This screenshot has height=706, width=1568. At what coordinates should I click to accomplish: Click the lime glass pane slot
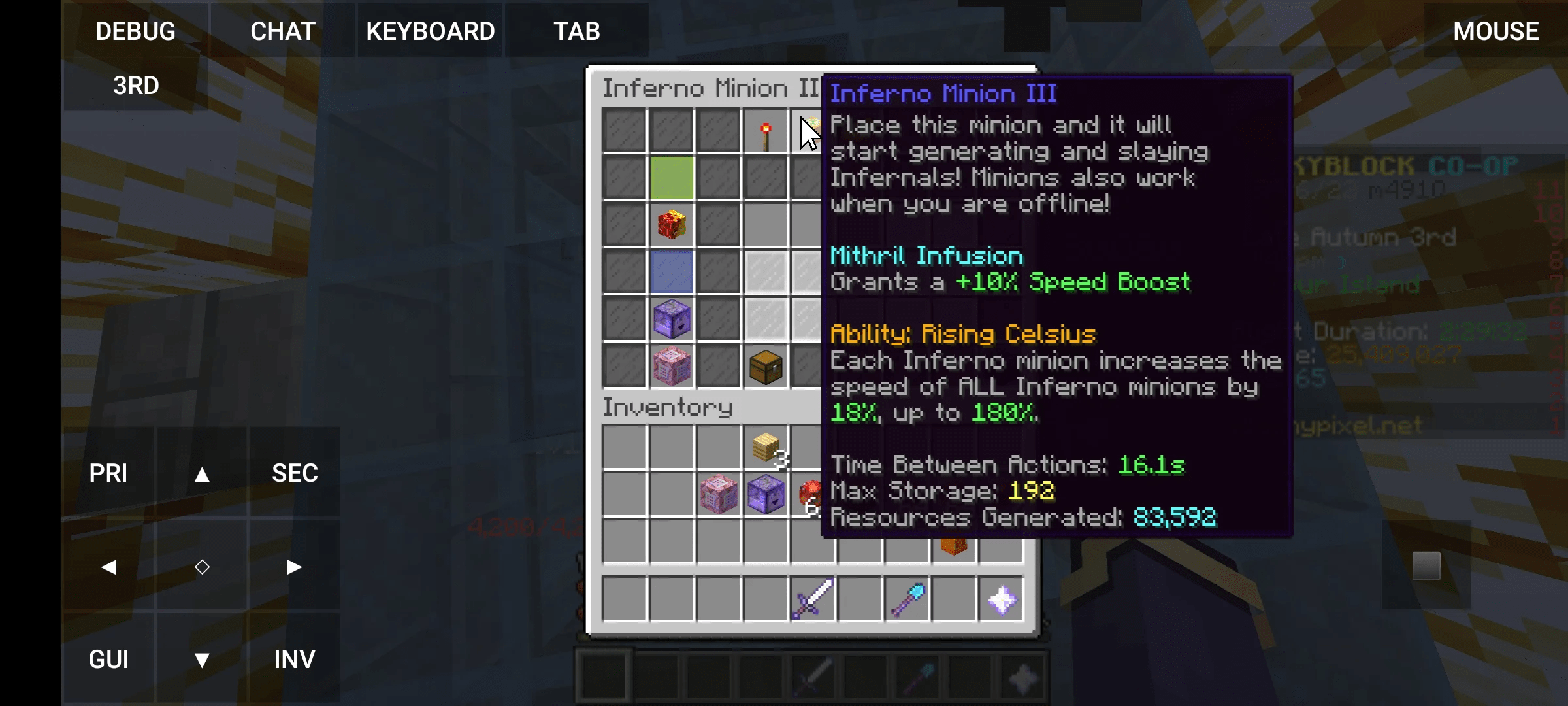pos(672,178)
